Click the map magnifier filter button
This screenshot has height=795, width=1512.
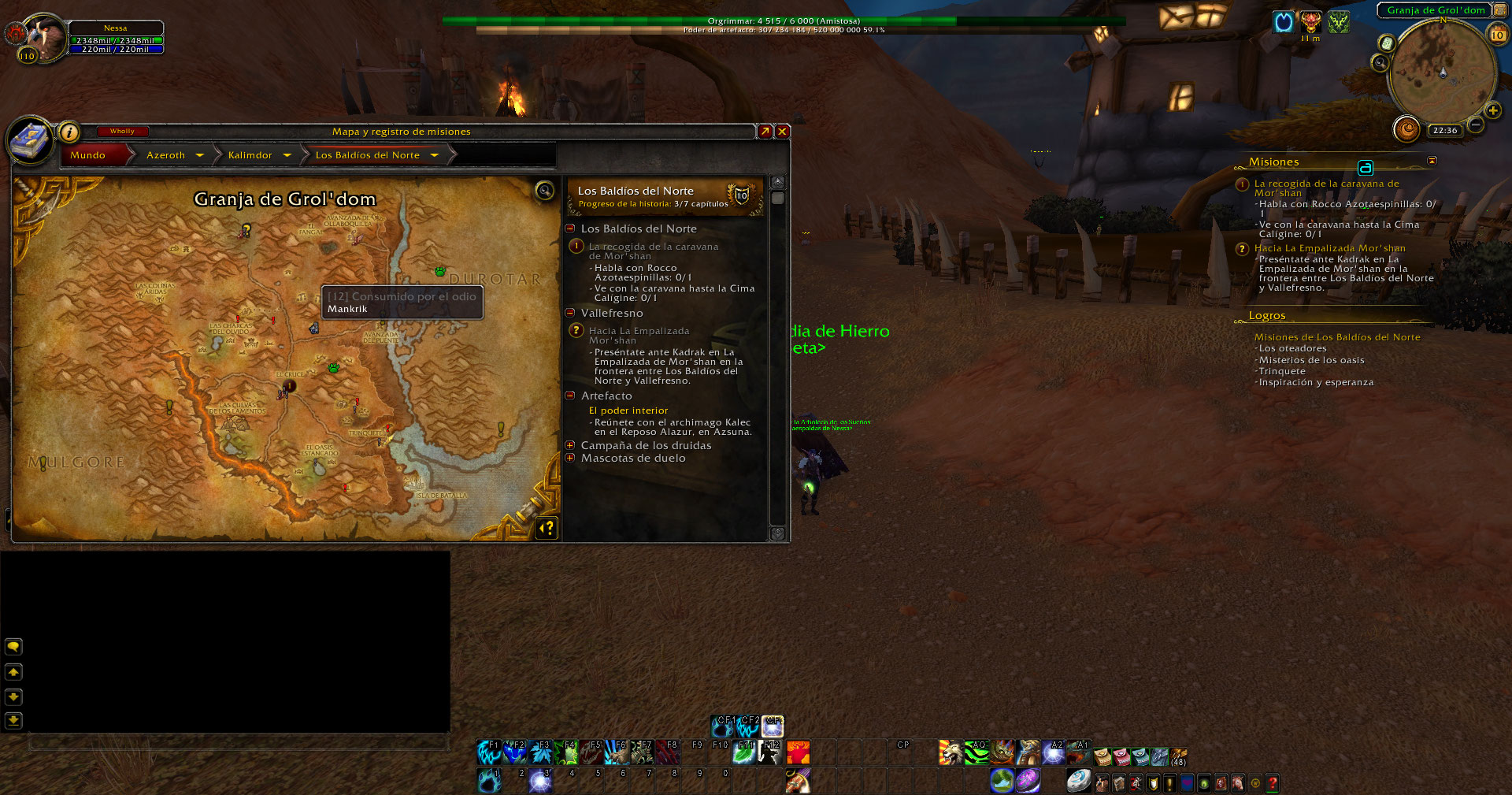click(544, 191)
